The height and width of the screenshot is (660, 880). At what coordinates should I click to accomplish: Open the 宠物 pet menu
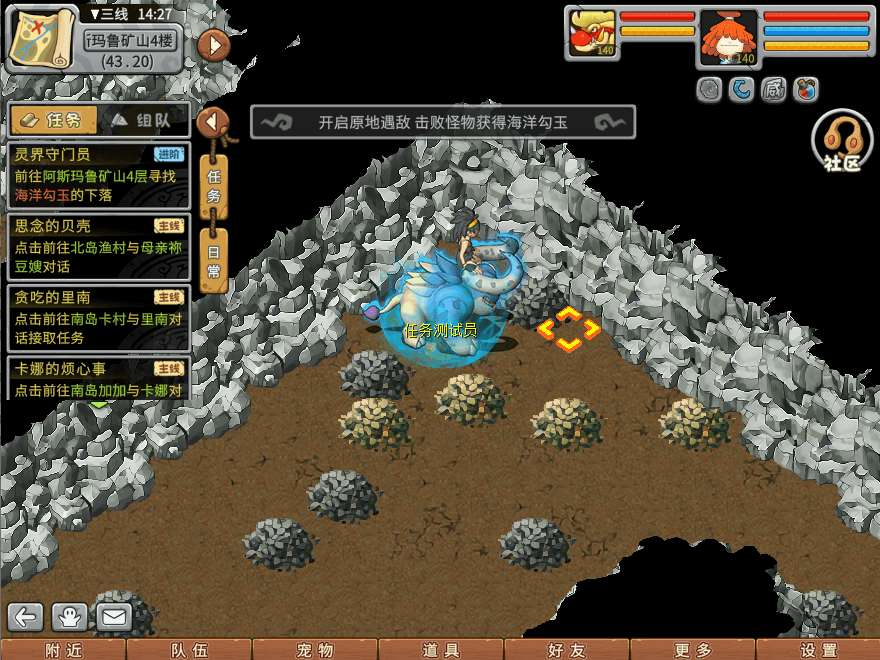pyautogui.click(x=315, y=650)
